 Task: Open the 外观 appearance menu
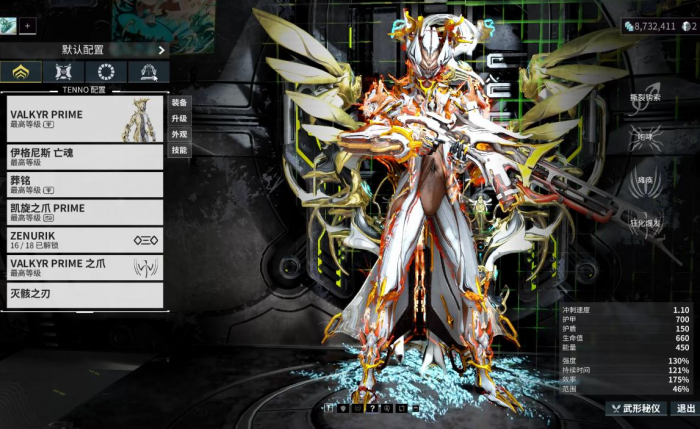tap(179, 134)
